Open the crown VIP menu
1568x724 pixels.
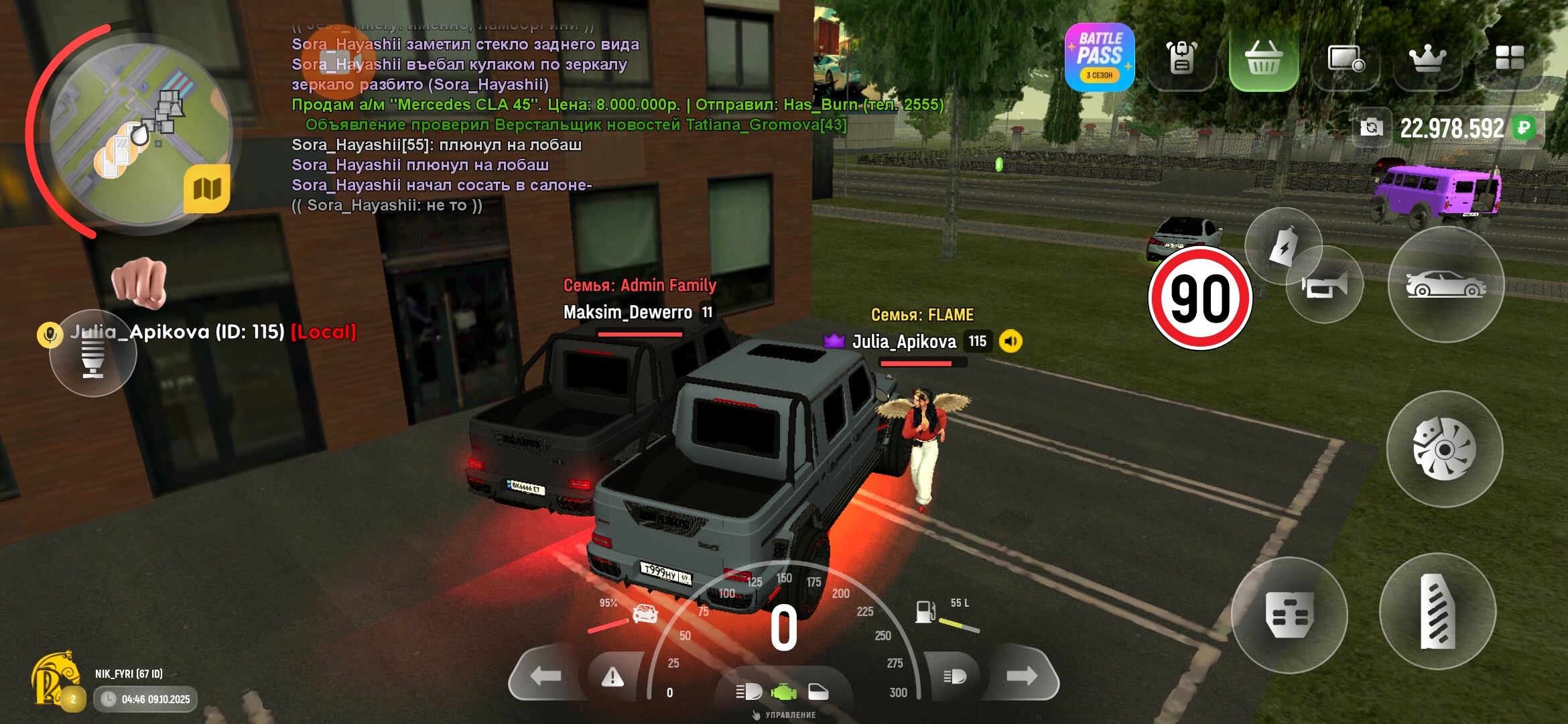1427,59
